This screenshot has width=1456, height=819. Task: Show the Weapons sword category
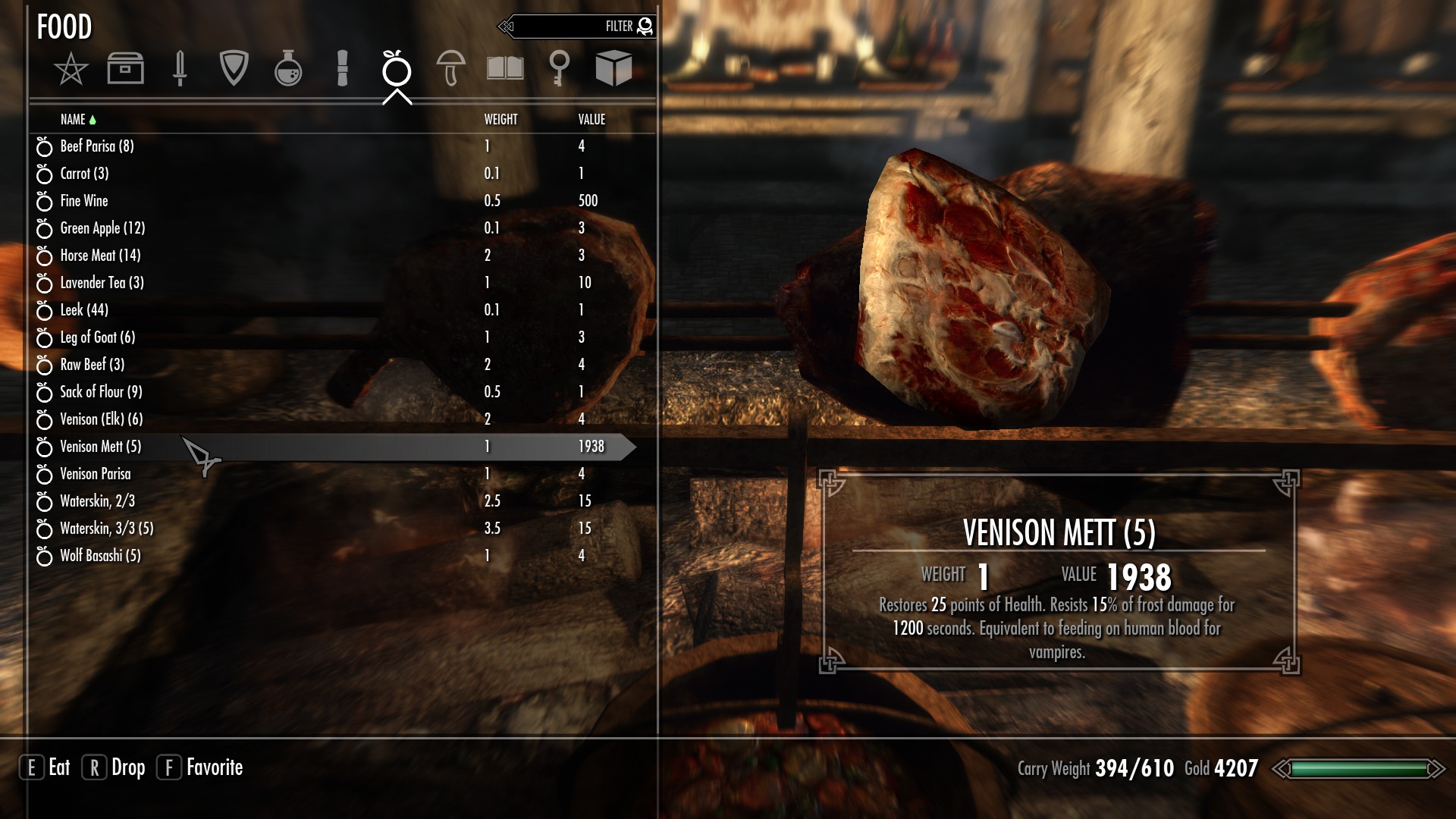(180, 69)
